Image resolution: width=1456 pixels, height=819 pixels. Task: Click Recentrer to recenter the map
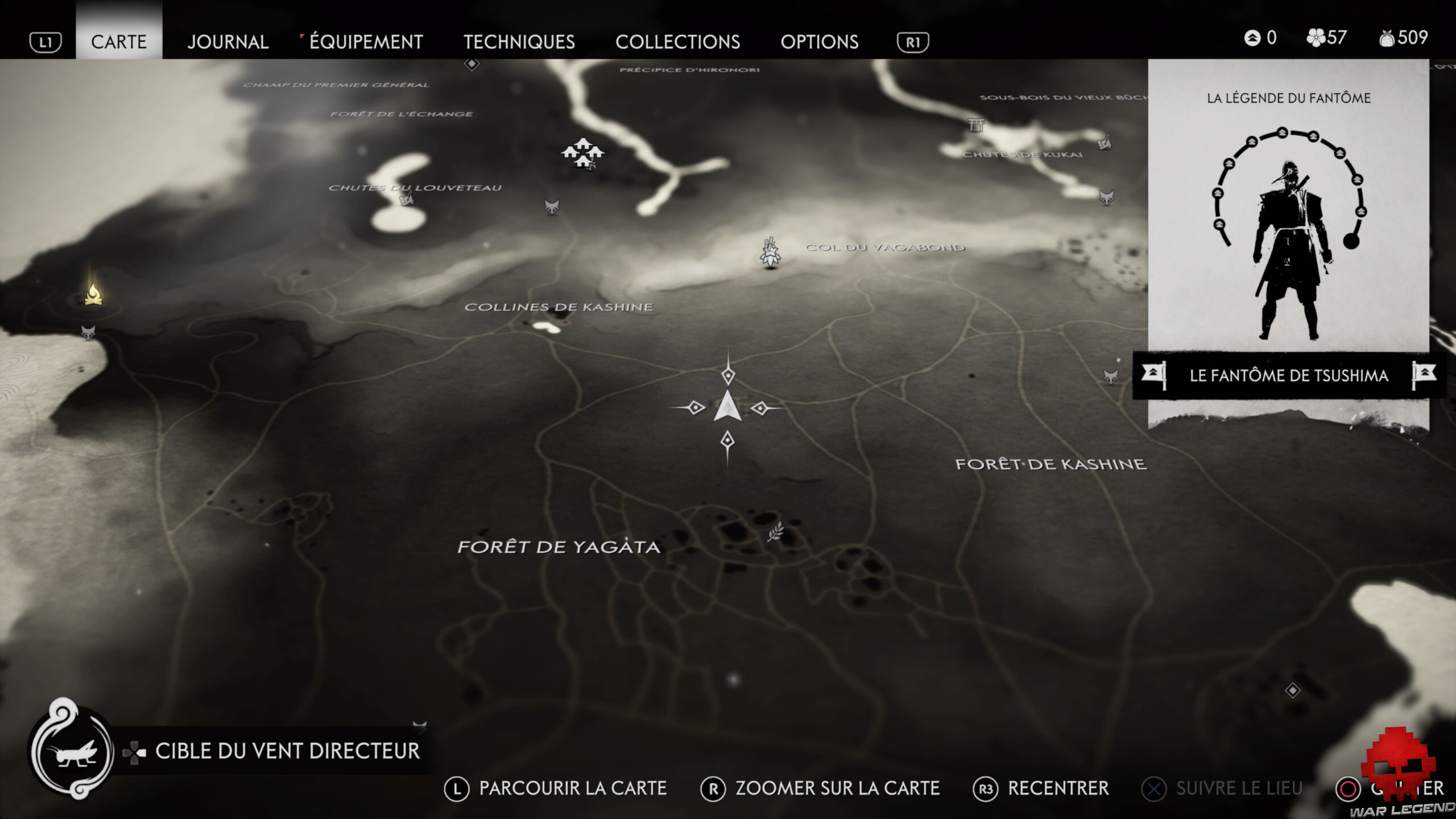(1058, 788)
